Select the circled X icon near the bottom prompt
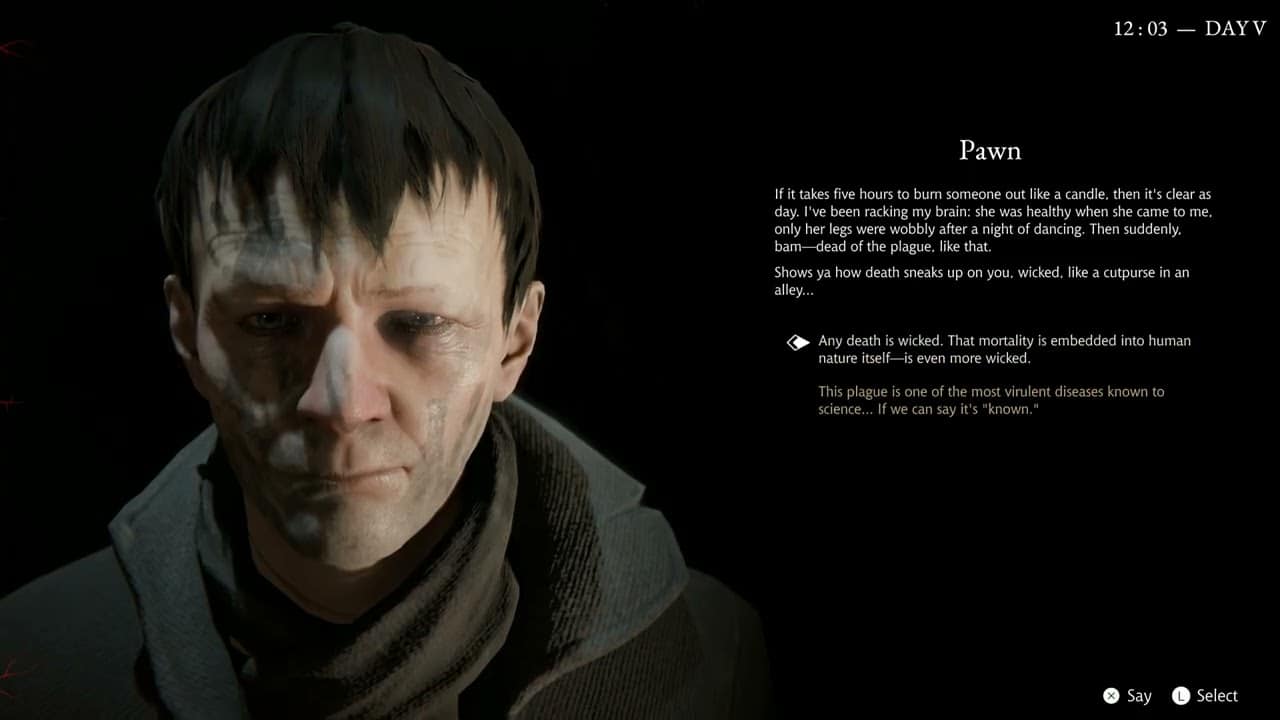The height and width of the screenshot is (720, 1280). (1111, 695)
